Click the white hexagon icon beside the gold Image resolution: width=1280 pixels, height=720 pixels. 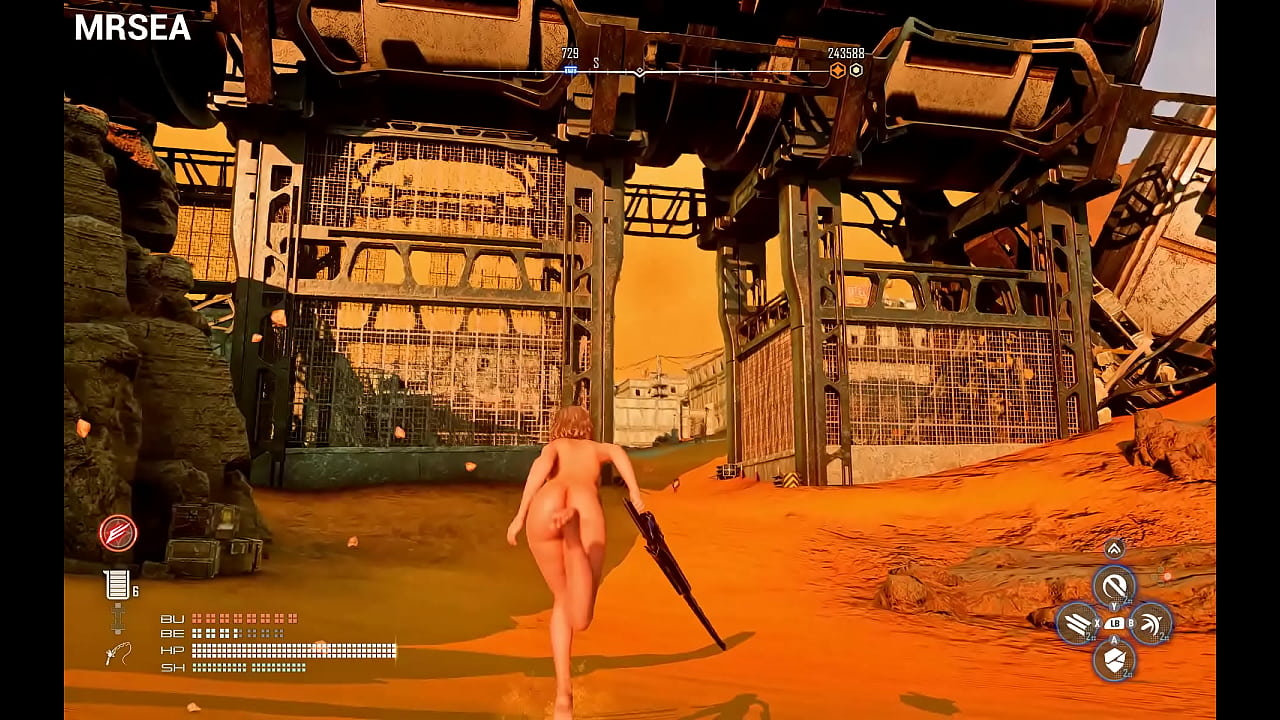coord(856,70)
